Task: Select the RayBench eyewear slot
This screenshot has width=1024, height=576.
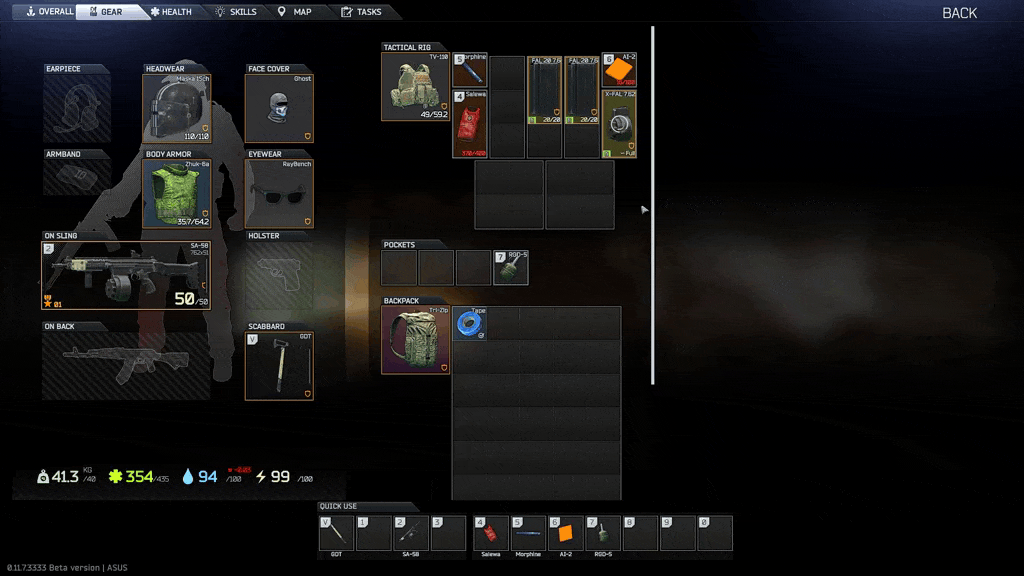Action: 279,194
